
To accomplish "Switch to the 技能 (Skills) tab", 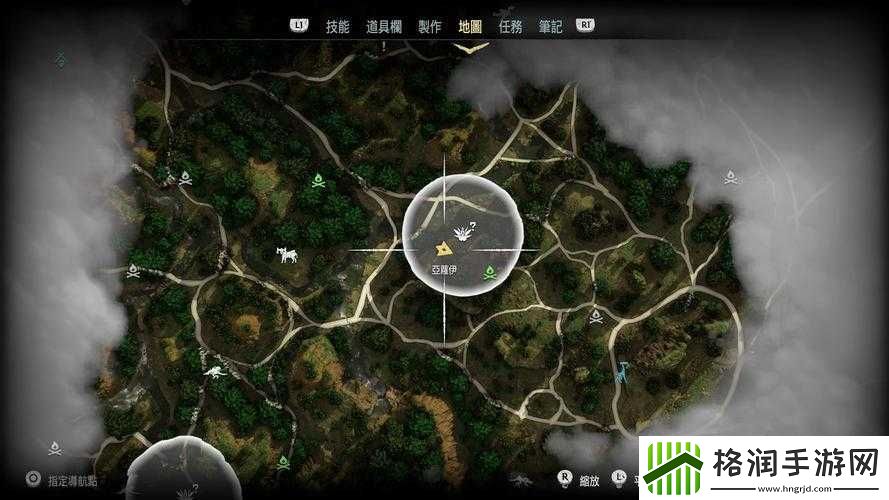I will [x=338, y=27].
